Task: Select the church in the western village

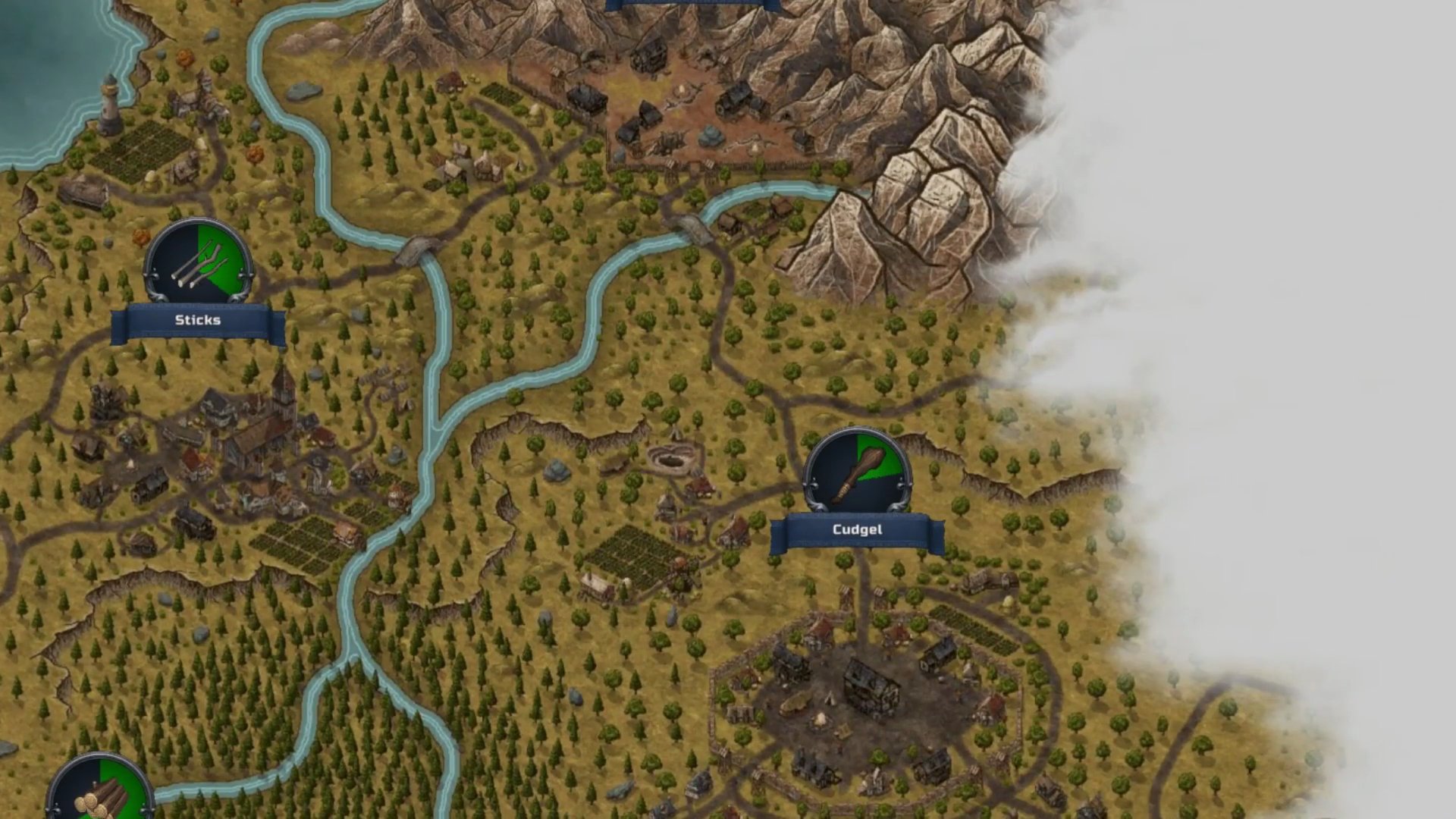Action: pos(281,402)
